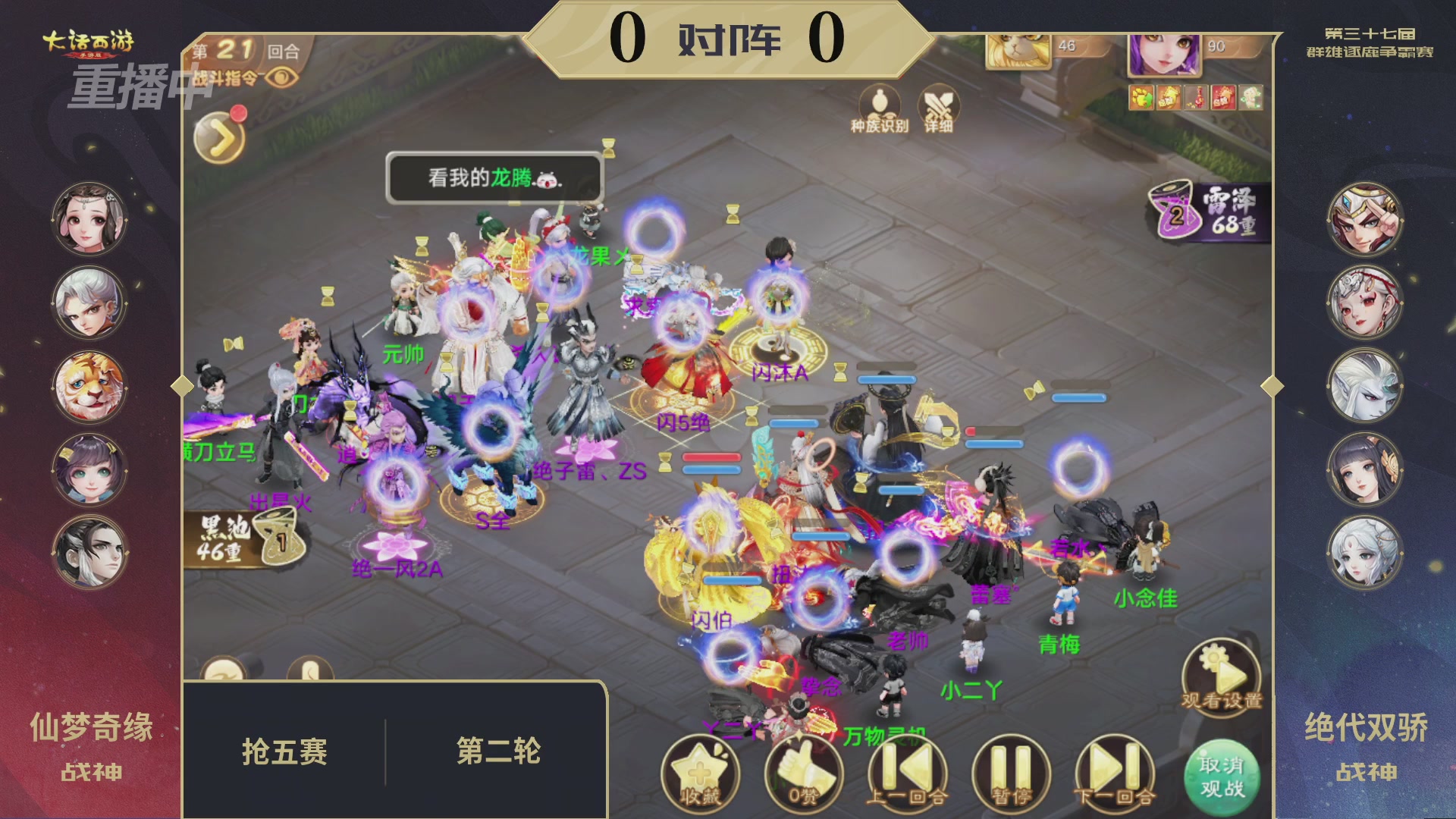Open the 详细 battle details with crossed swords icon
The height and width of the screenshot is (819, 1456).
point(937,110)
